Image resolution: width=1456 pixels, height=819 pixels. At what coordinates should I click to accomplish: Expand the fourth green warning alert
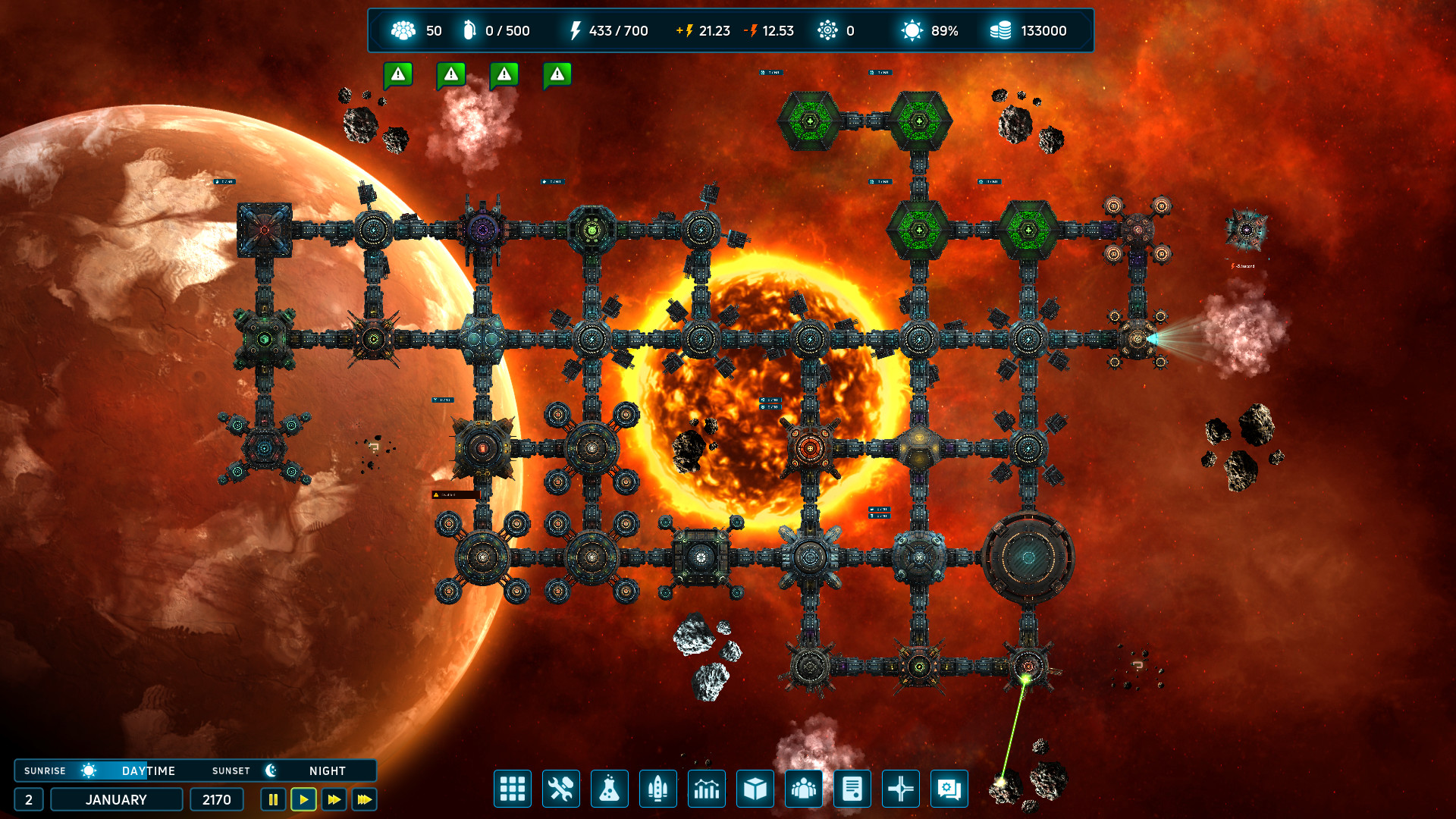click(557, 74)
